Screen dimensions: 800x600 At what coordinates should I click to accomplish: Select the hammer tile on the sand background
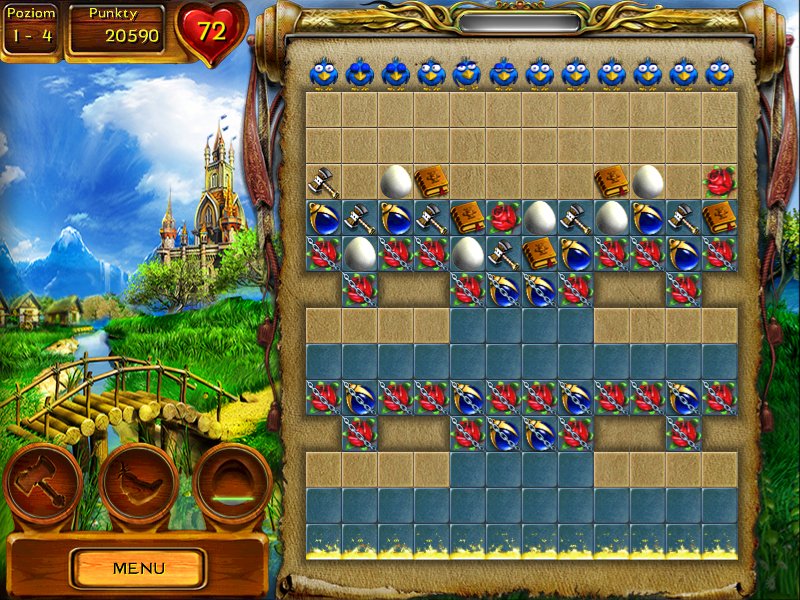323,181
